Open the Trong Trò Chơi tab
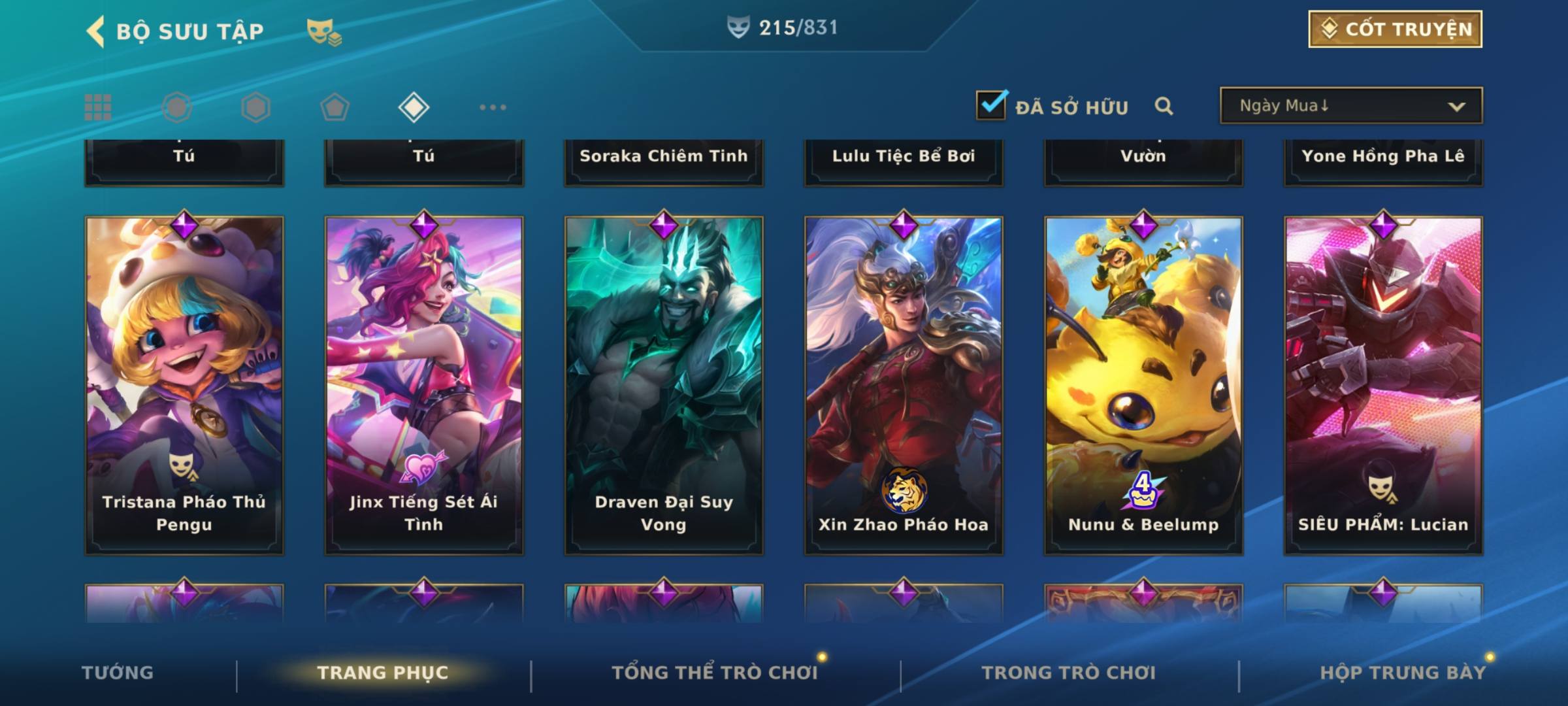1568x706 pixels. [1068, 673]
